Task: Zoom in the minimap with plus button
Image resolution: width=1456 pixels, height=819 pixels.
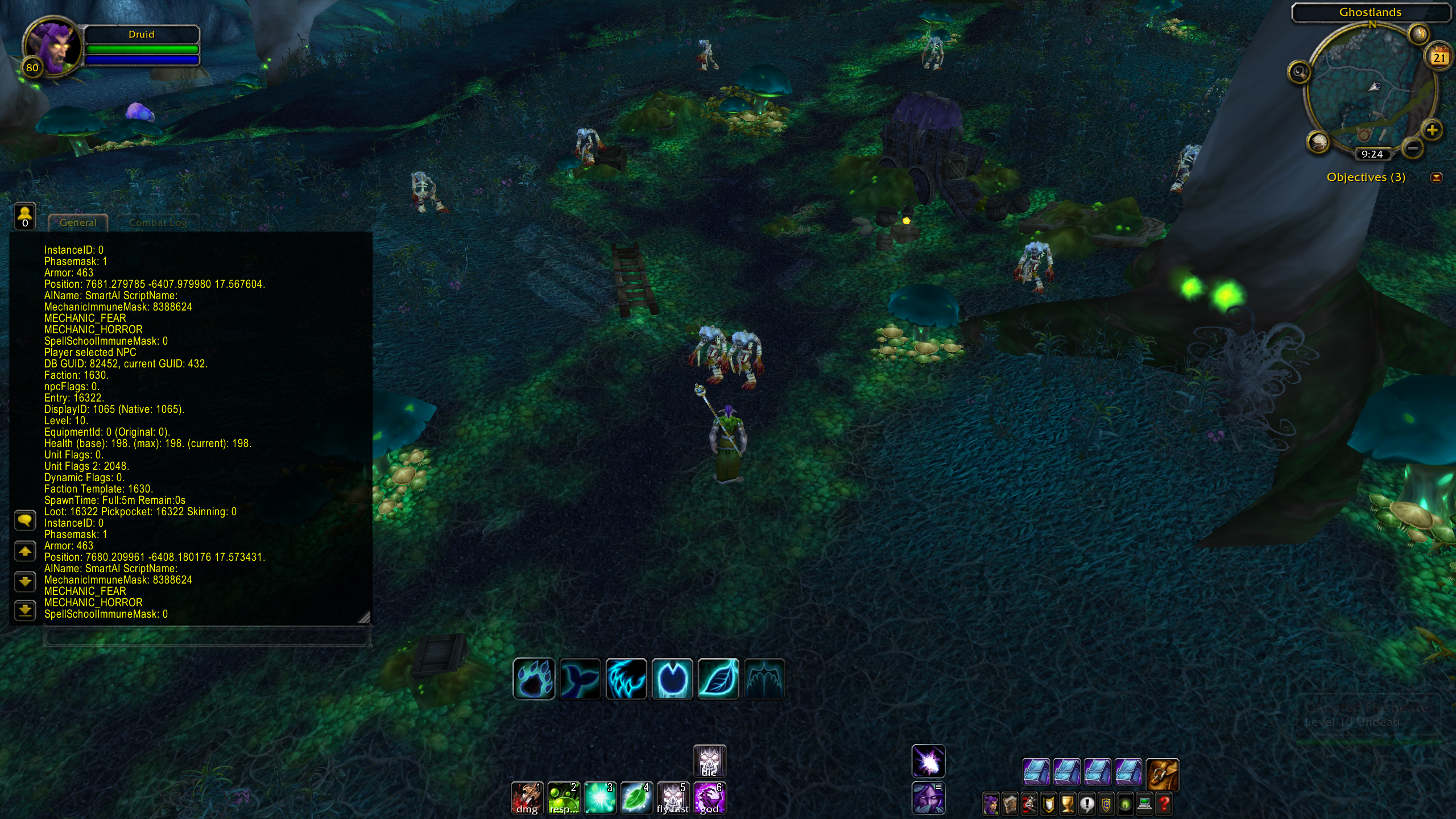Action: (1432, 130)
